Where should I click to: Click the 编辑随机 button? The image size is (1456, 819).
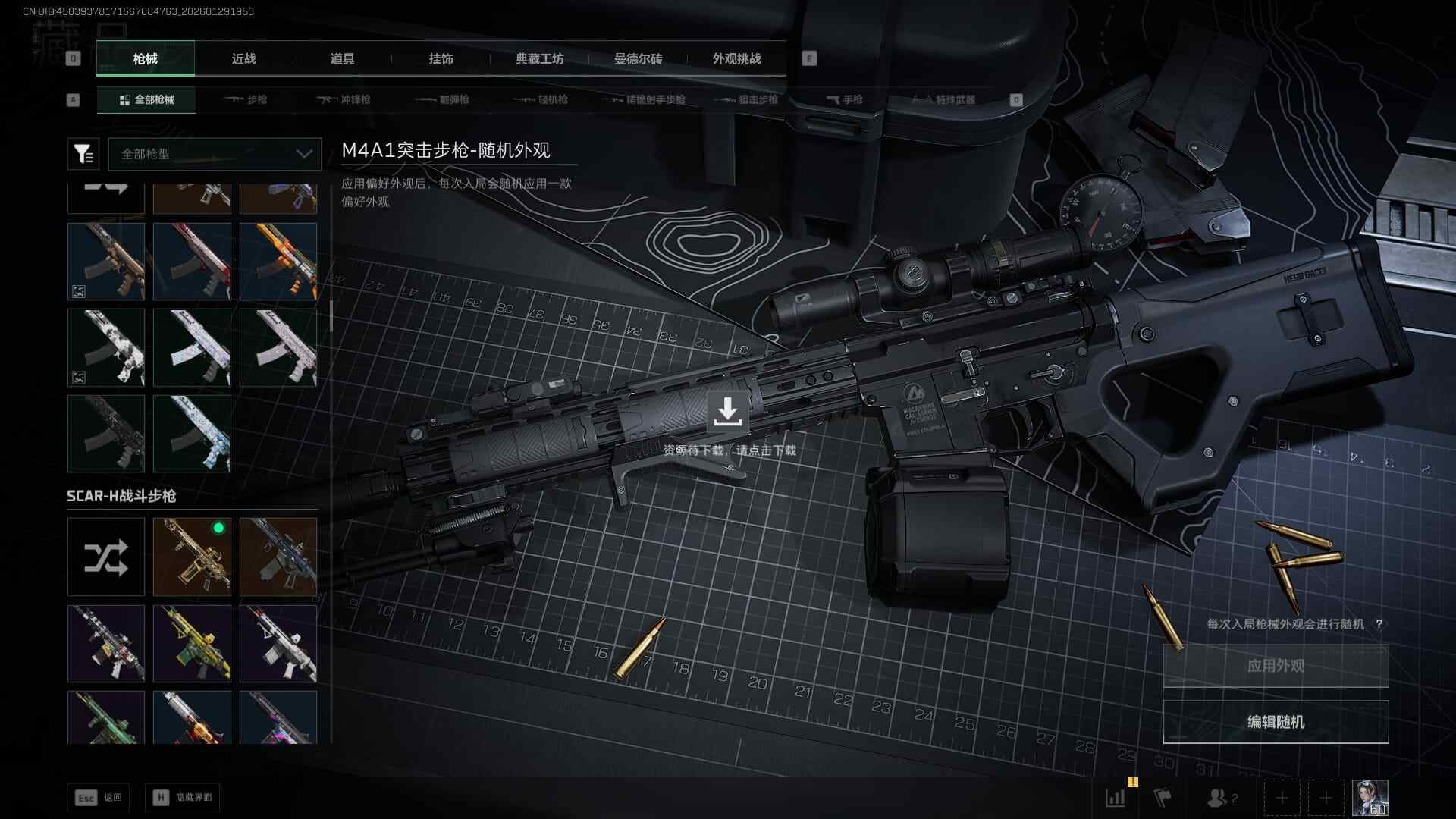1276,722
